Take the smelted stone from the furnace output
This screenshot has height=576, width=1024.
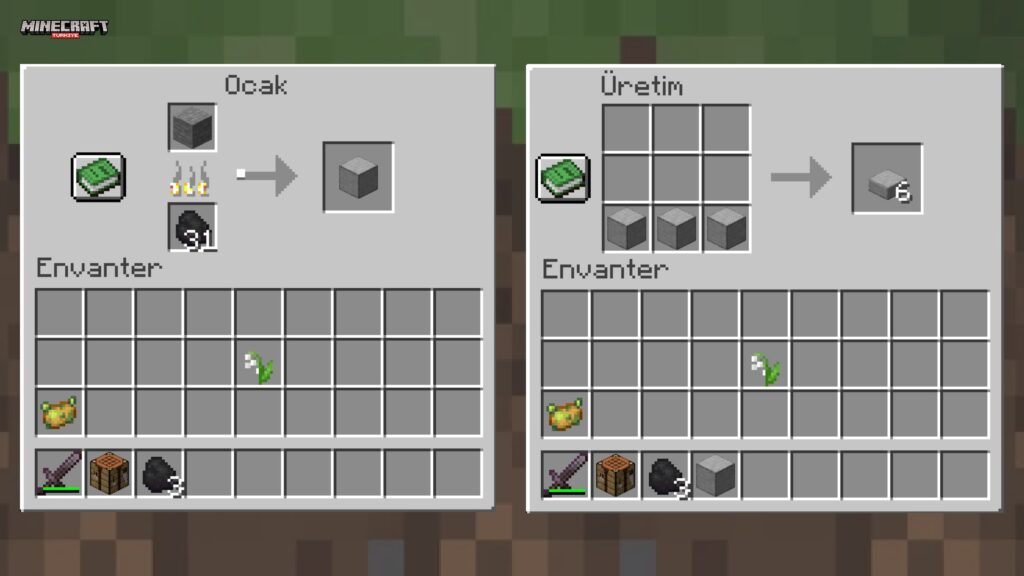coord(357,177)
